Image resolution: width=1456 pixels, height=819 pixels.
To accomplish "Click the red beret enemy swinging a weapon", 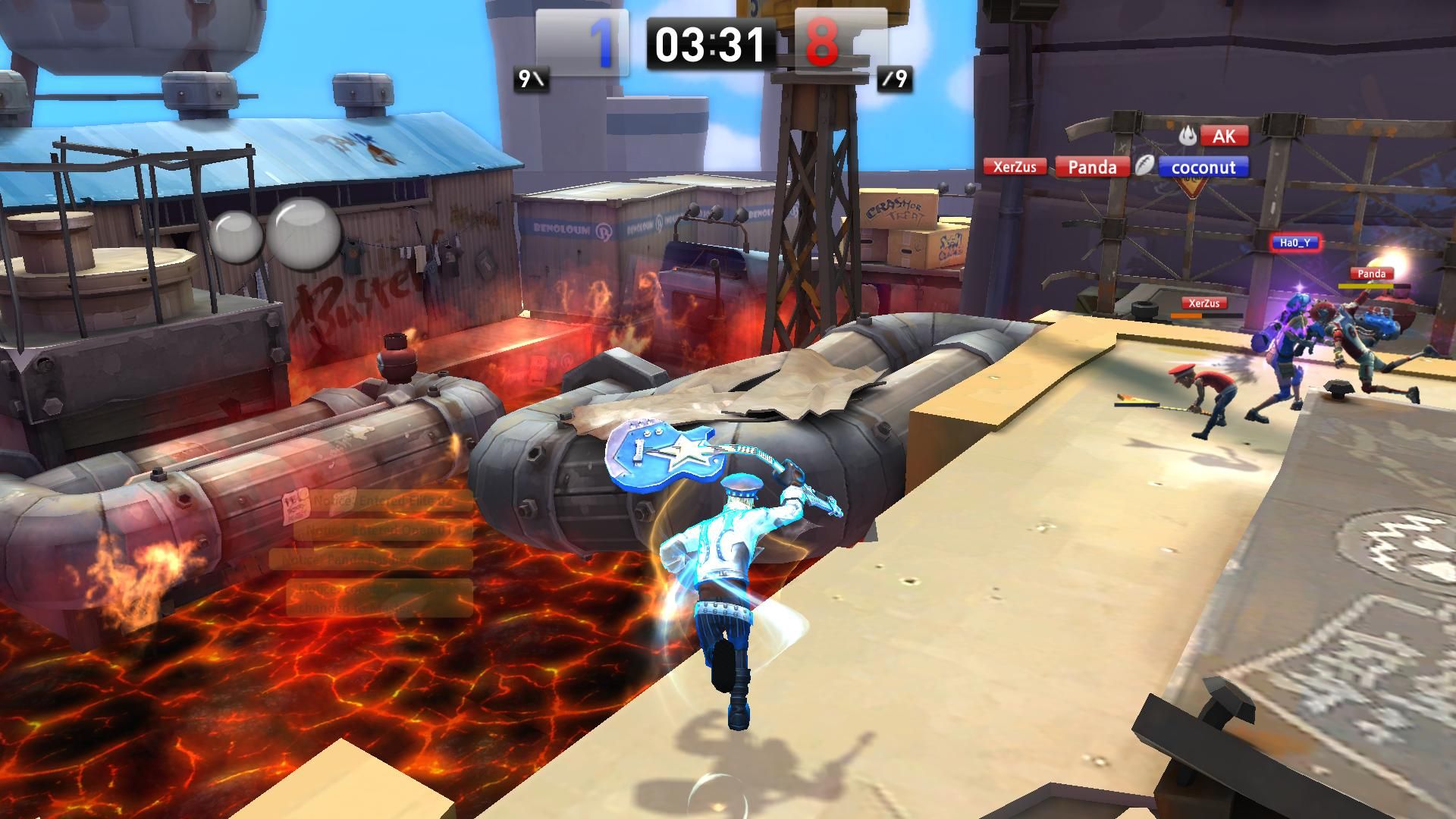I will [x=1210, y=387].
